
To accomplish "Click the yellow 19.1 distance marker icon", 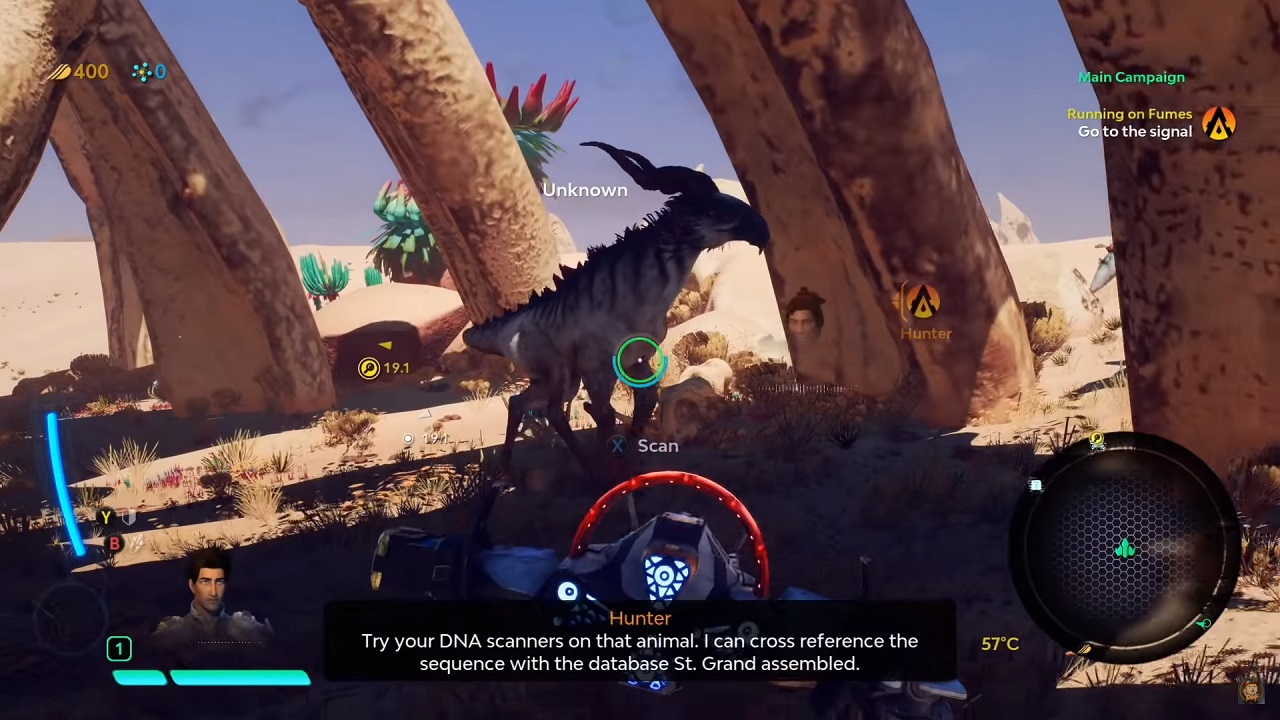I will click(369, 369).
